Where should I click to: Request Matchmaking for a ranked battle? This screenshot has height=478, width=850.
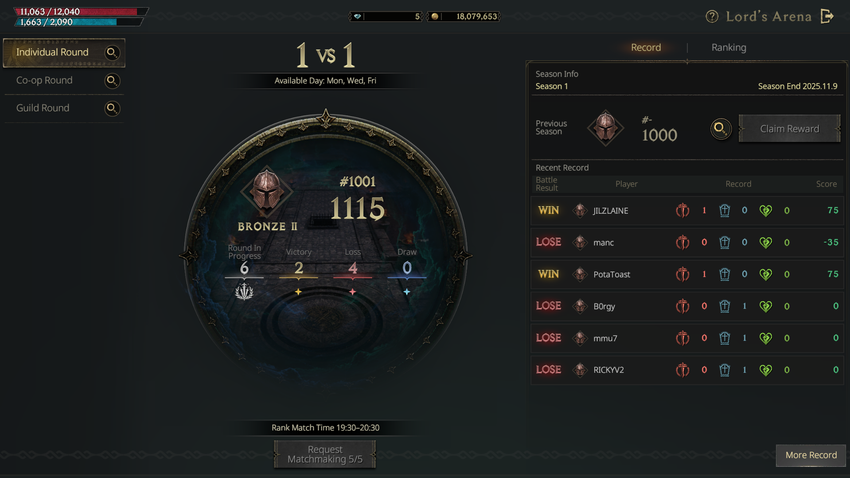tap(325, 455)
